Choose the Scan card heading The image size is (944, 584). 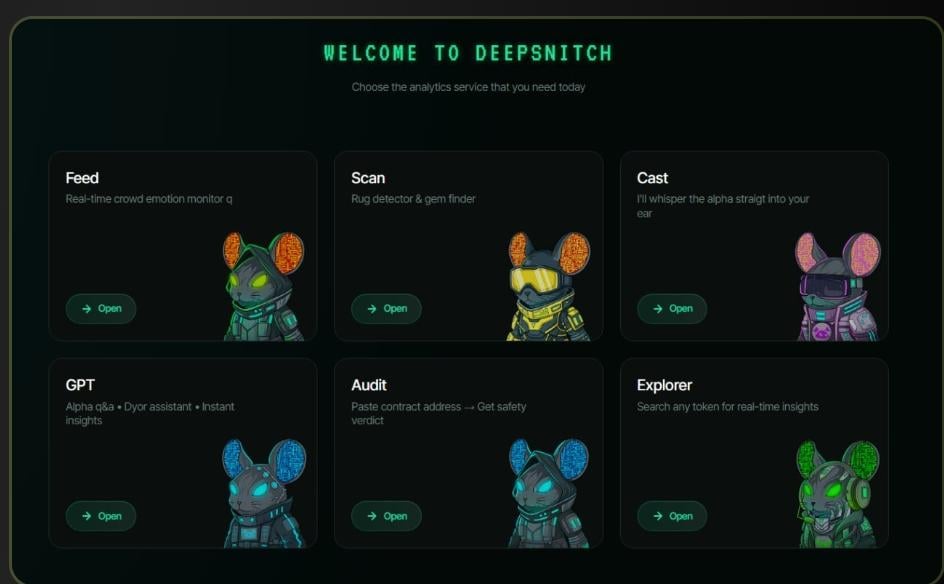click(x=368, y=178)
